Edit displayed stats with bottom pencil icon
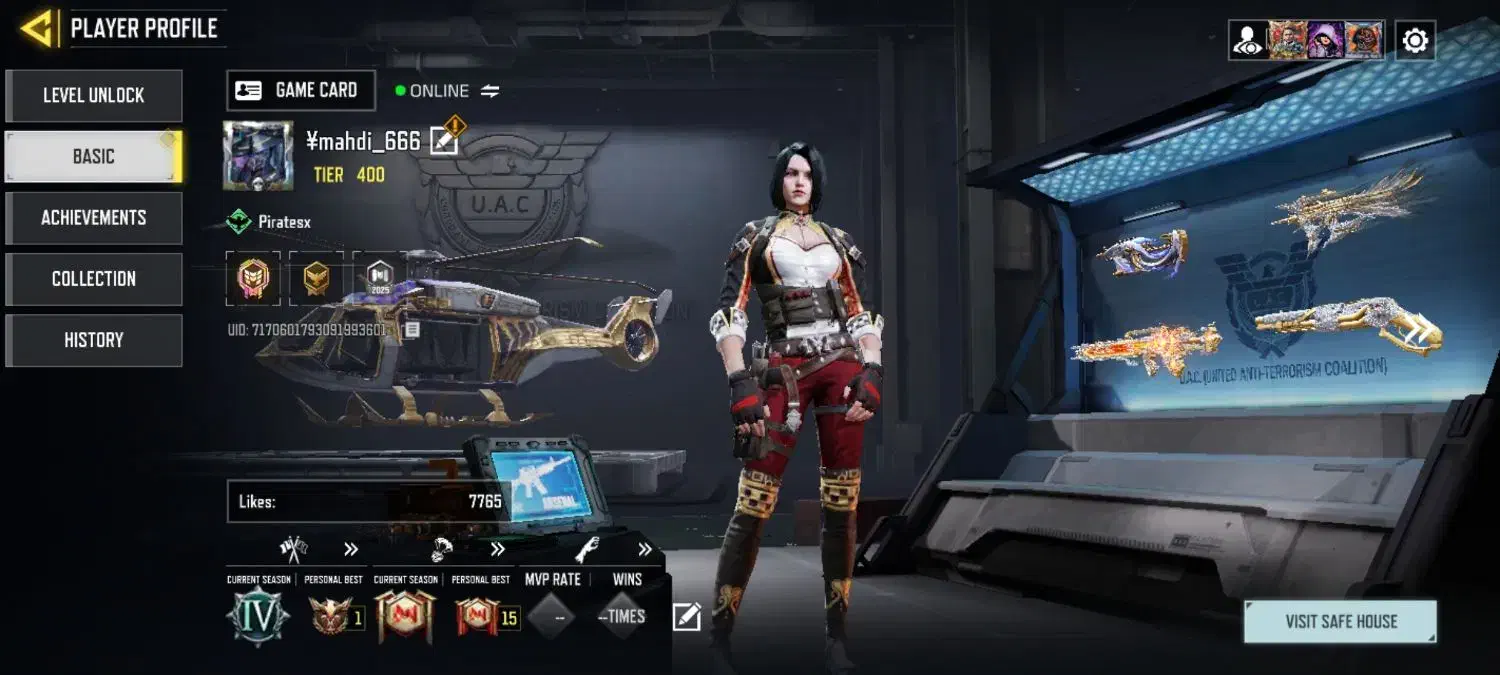 coord(687,617)
